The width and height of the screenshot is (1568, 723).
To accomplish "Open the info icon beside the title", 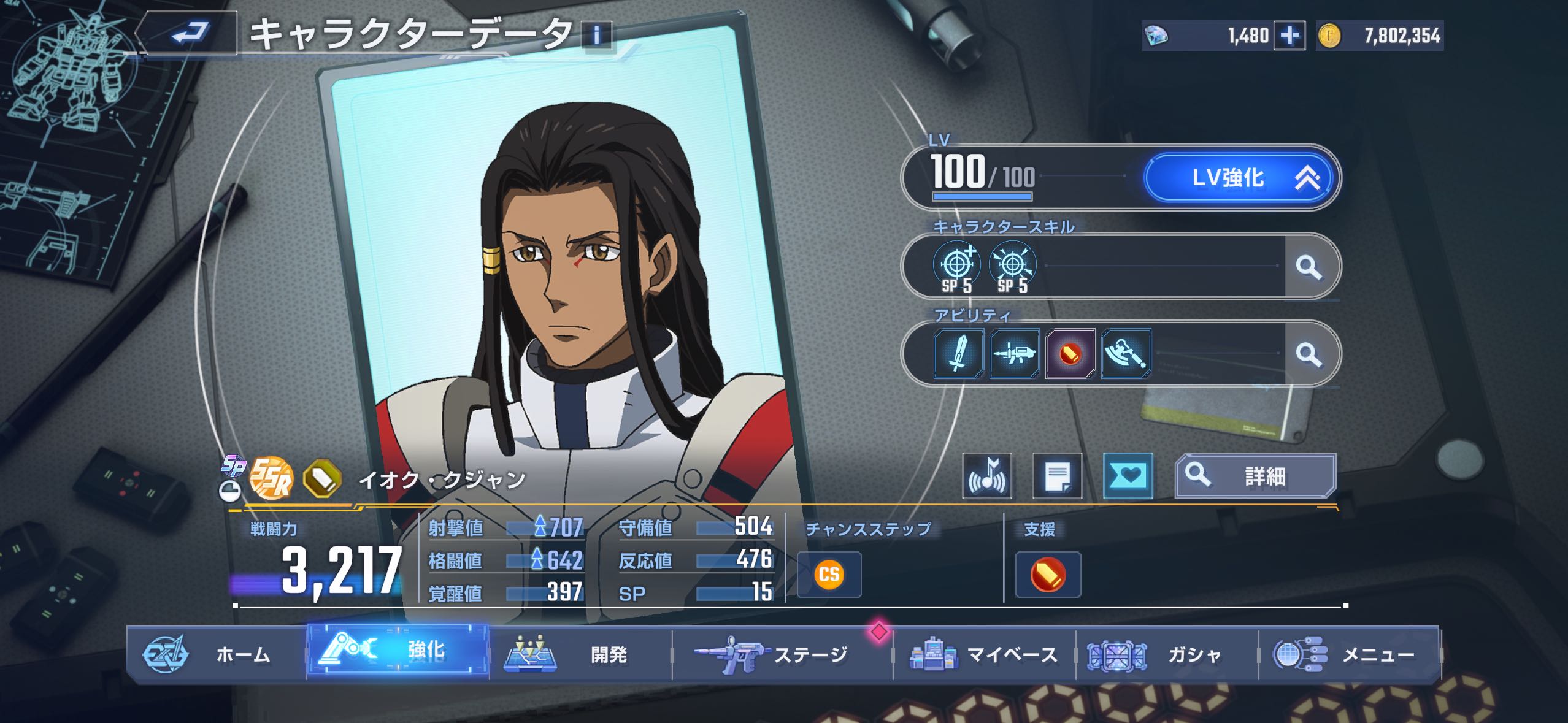I will tap(596, 35).
